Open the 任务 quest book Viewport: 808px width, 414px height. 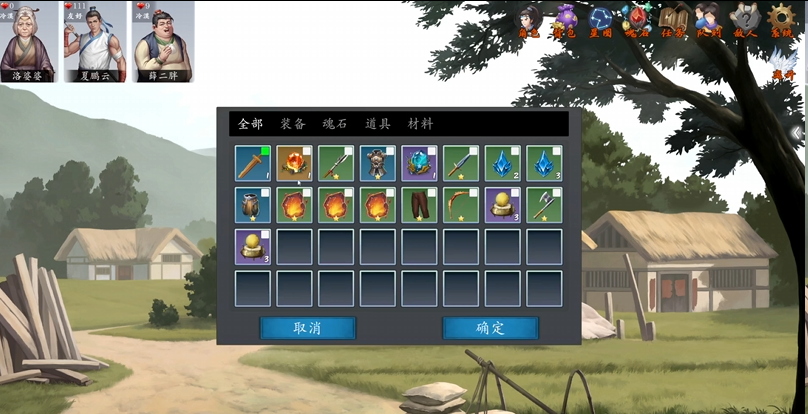[x=673, y=21]
